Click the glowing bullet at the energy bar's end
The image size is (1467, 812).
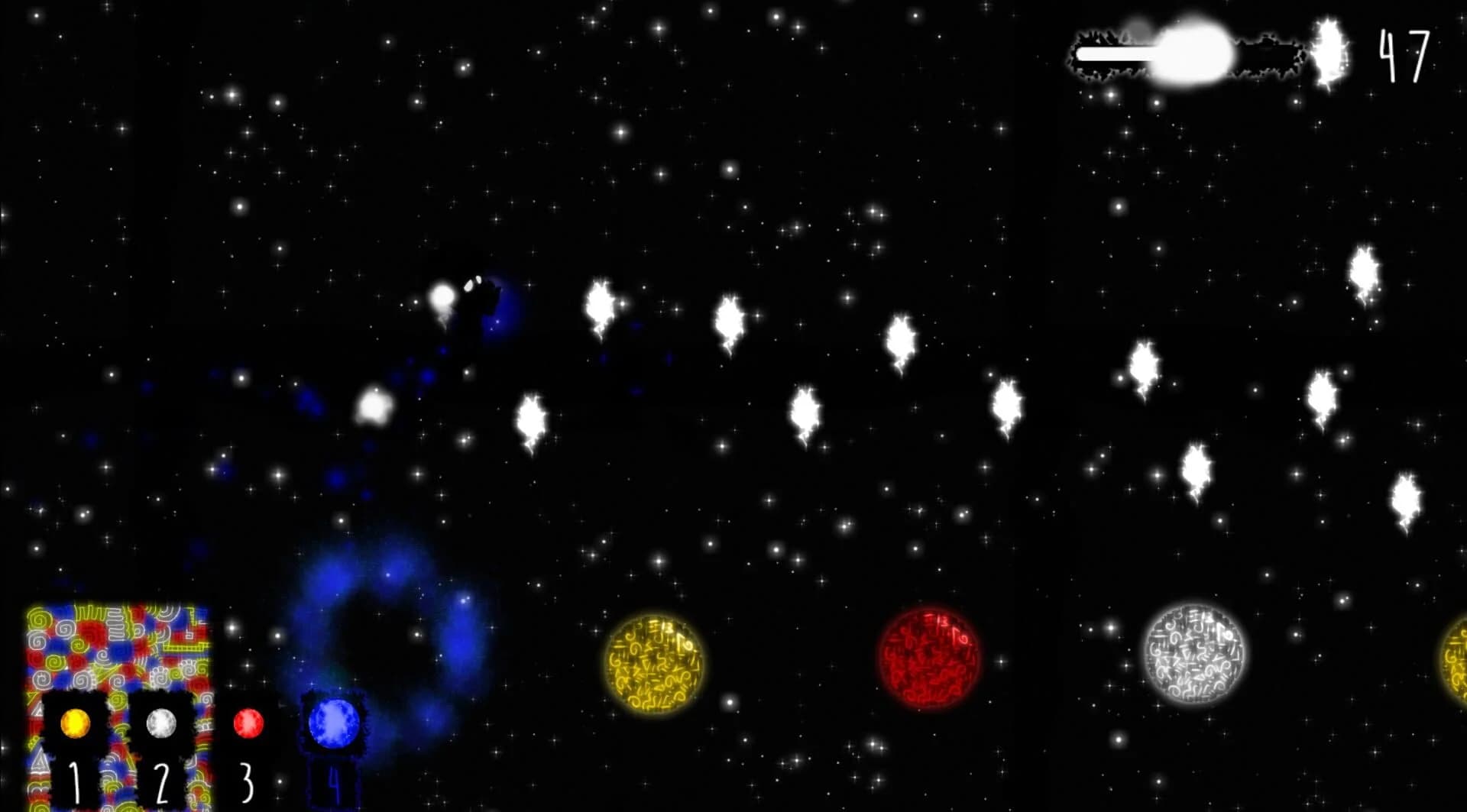coord(1196,53)
